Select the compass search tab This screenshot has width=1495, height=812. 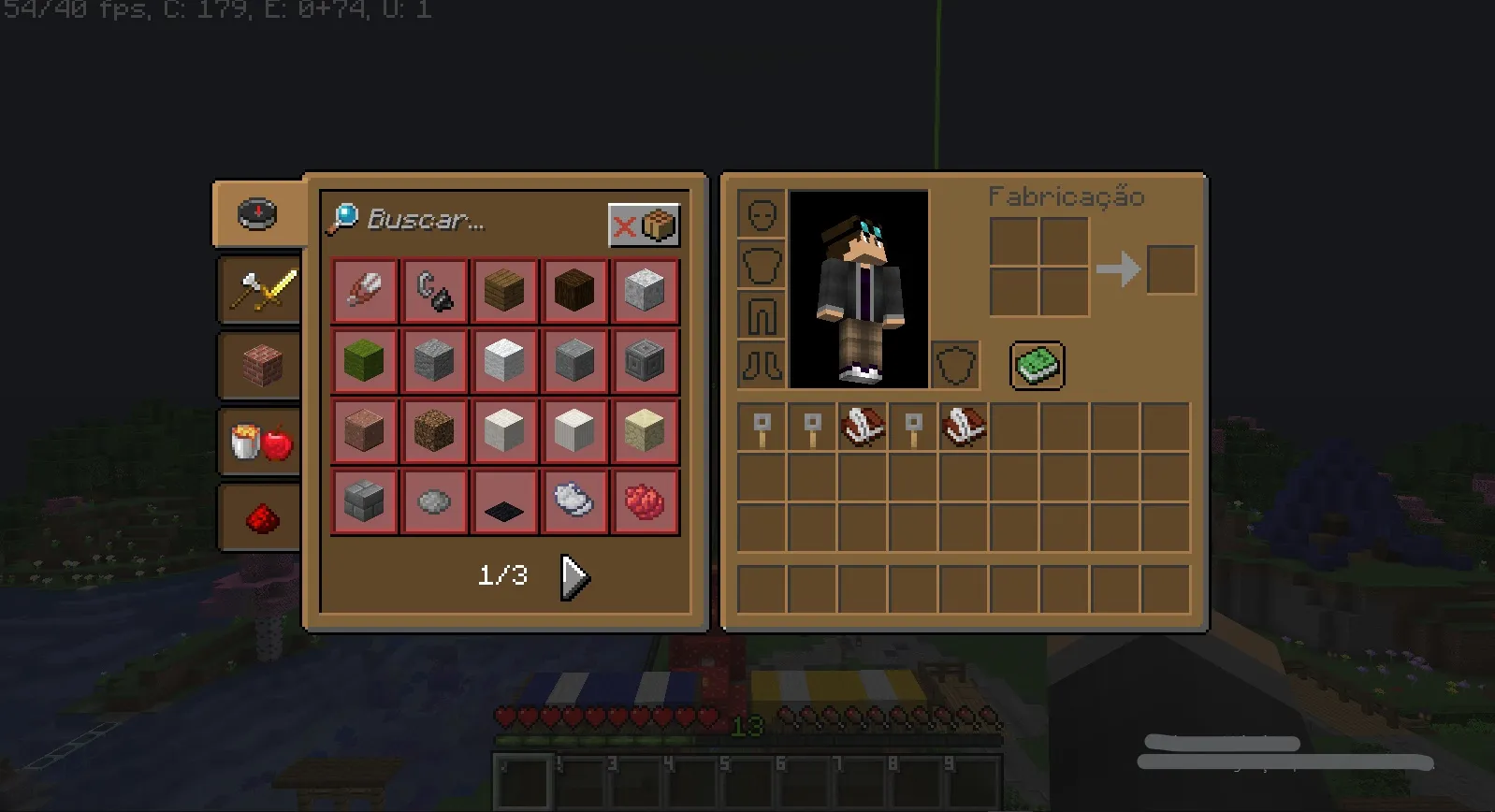tap(258, 213)
